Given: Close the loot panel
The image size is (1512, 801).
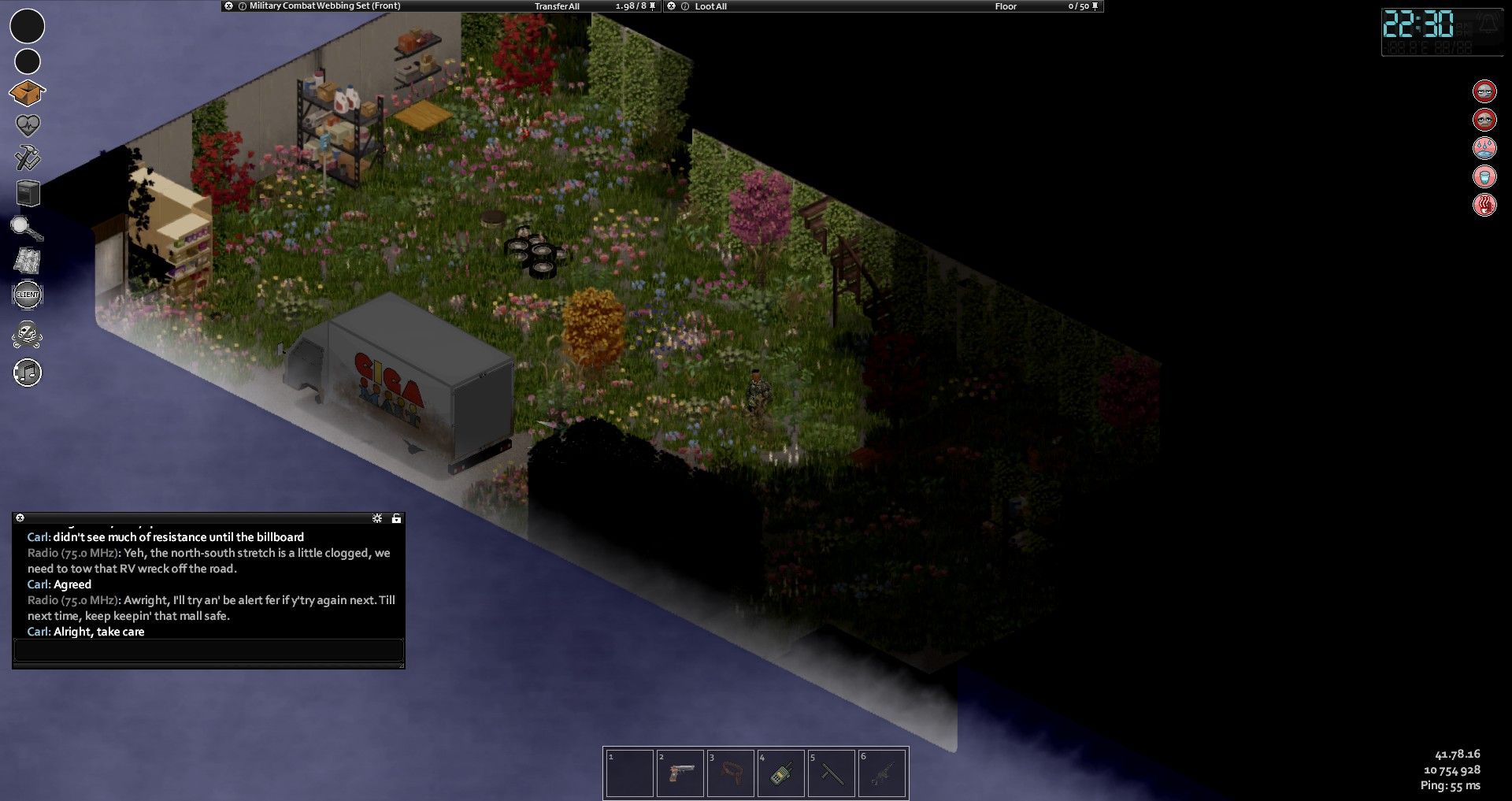Looking at the screenshot, I should point(672,6).
